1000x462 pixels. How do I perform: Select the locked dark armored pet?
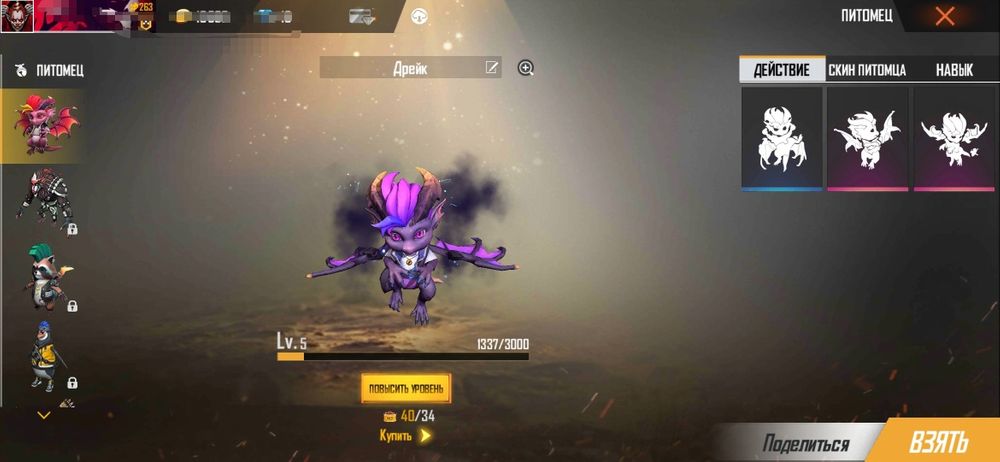point(42,200)
